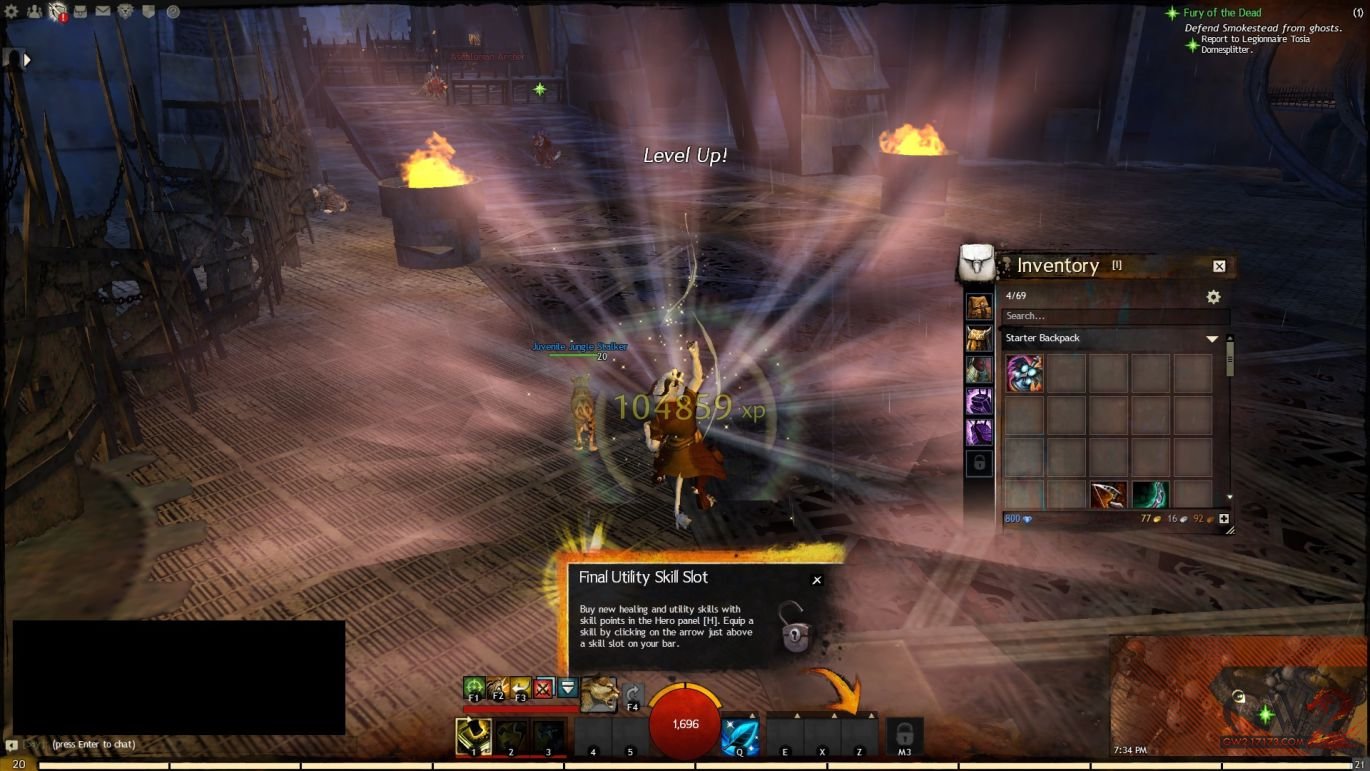This screenshot has width=1370, height=771.
Task: Activate the pet attack command F1
Action: click(x=474, y=688)
